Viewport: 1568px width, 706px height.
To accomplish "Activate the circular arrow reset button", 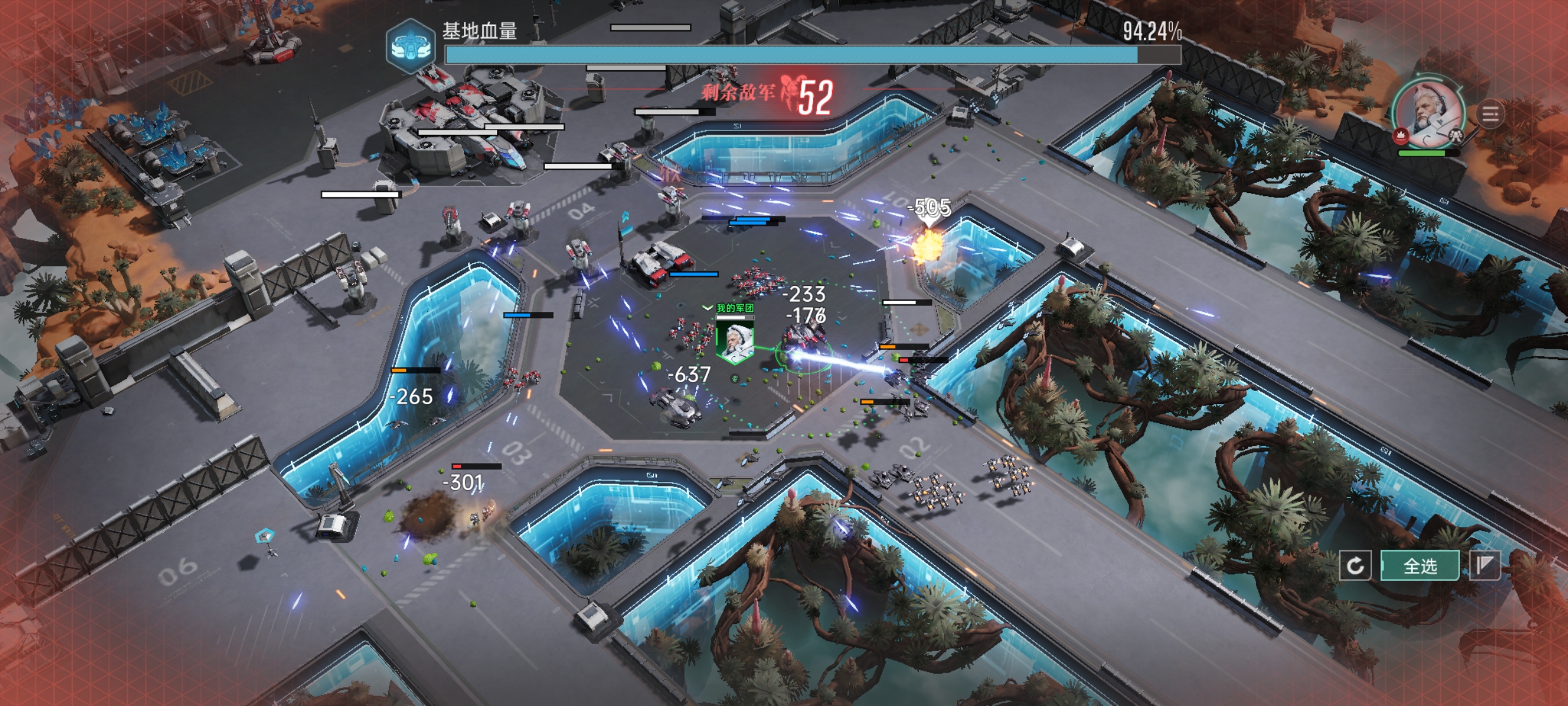I will [x=1355, y=566].
